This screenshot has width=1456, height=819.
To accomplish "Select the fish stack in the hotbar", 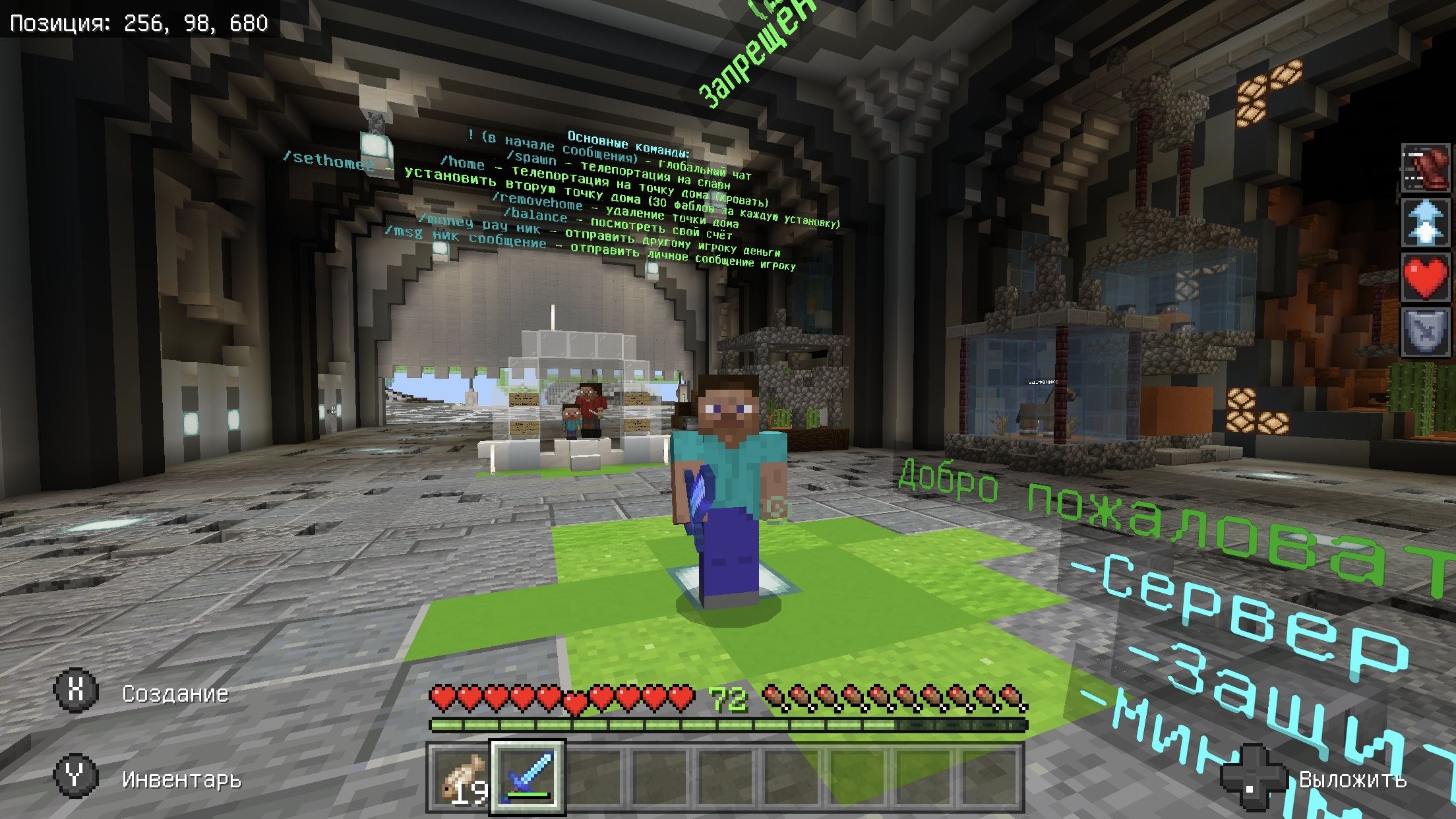I will 462,778.
